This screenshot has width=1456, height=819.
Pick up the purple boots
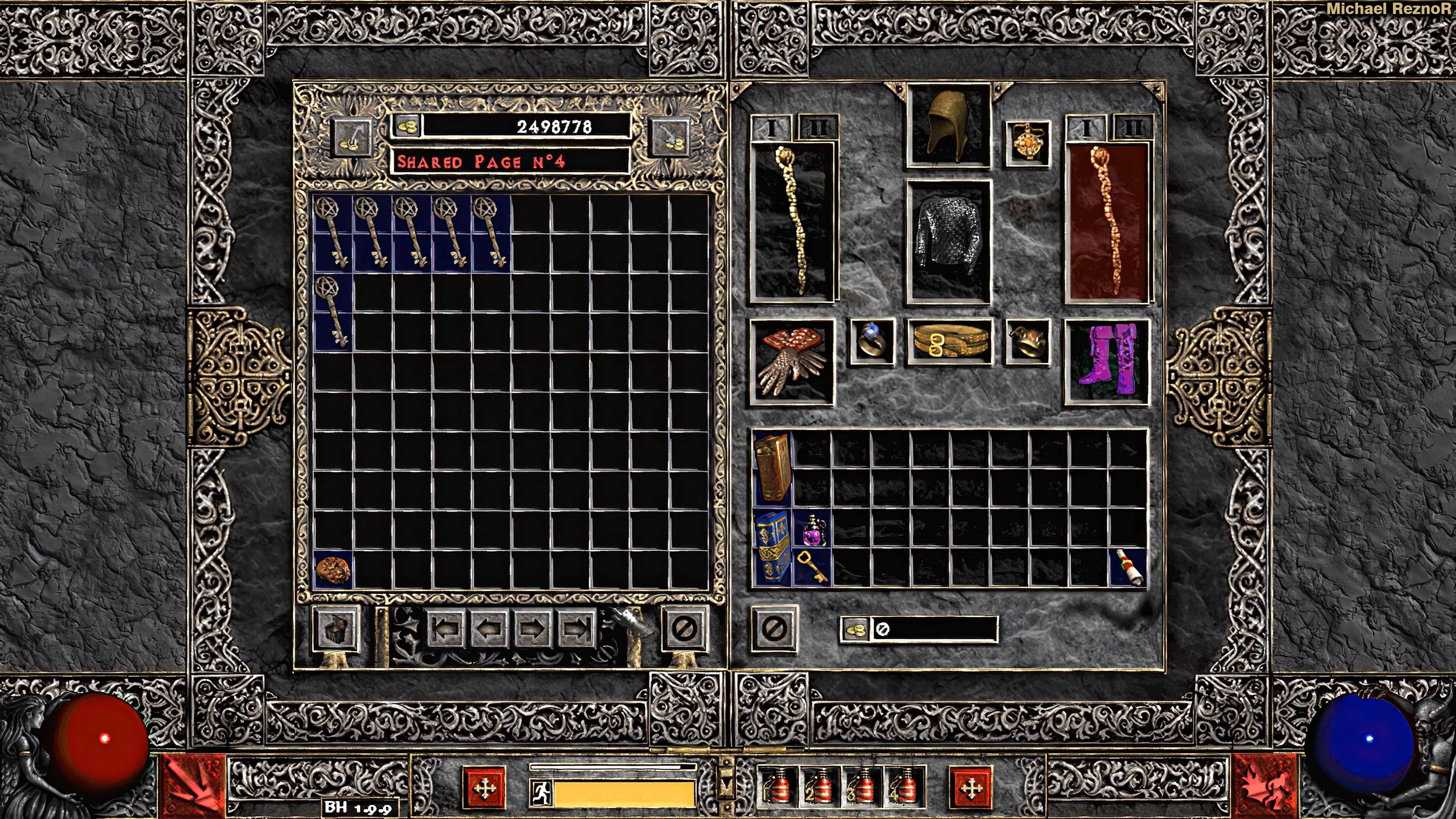point(1107,362)
